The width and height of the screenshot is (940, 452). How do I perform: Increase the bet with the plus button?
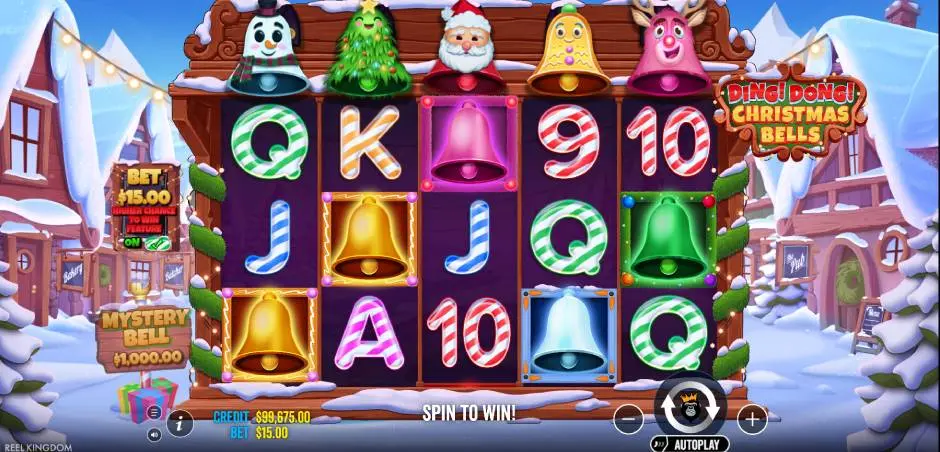point(751,420)
